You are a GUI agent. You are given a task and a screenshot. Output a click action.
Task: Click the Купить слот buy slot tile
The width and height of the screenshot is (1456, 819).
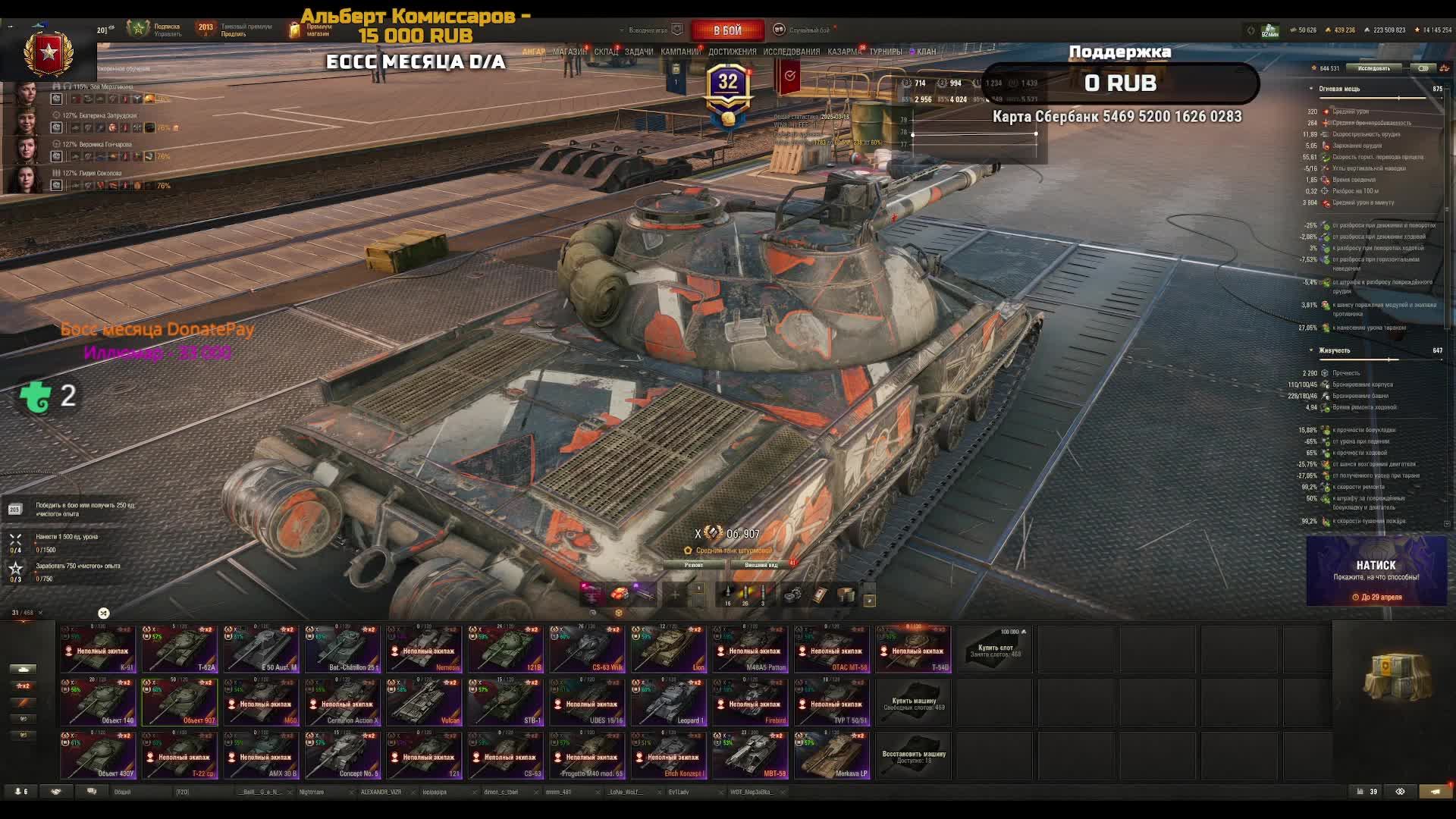point(995,649)
